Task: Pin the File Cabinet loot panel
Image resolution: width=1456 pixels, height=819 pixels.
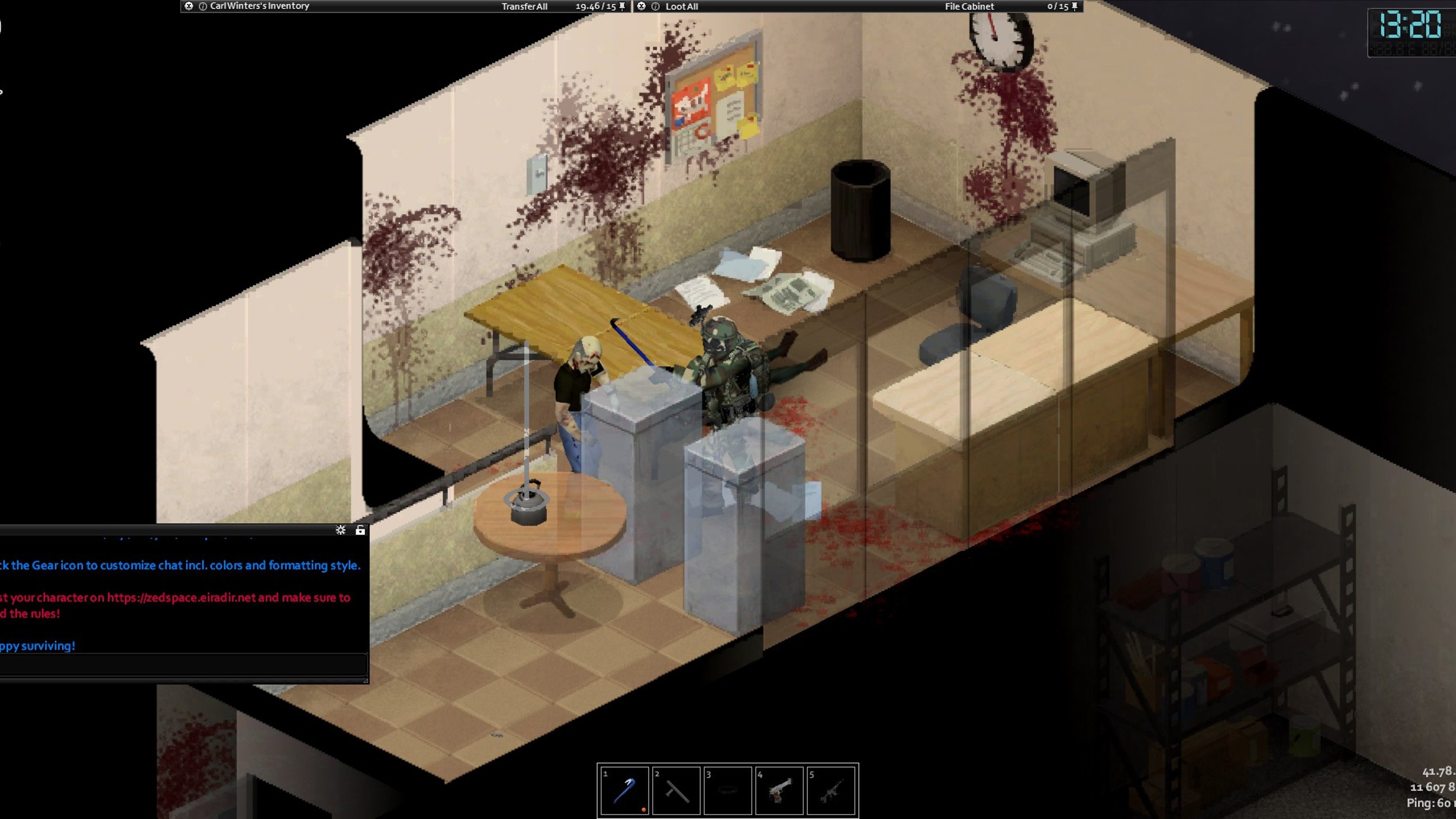Action: [1074, 6]
